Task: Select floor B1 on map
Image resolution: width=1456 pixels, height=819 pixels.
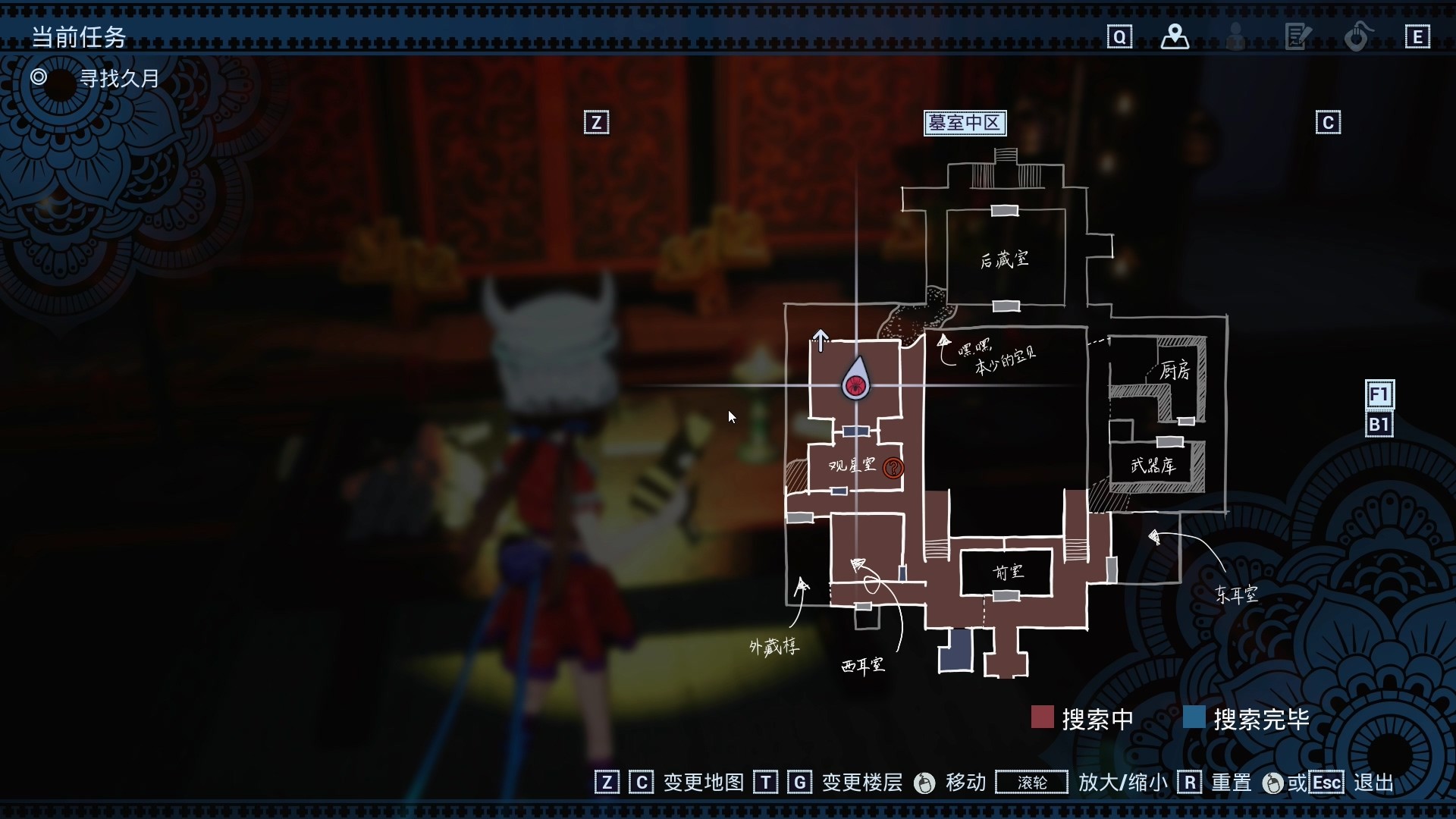Action: pos(1379,425)
